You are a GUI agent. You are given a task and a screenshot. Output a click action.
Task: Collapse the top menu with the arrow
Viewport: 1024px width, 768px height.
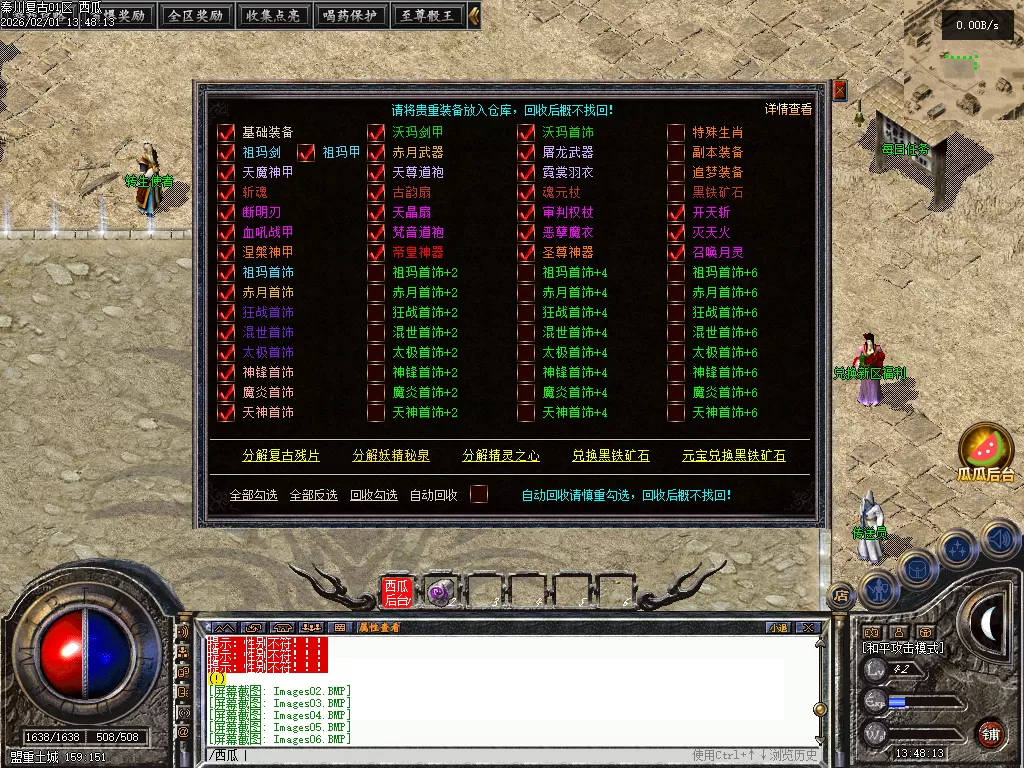pos(474,15)
